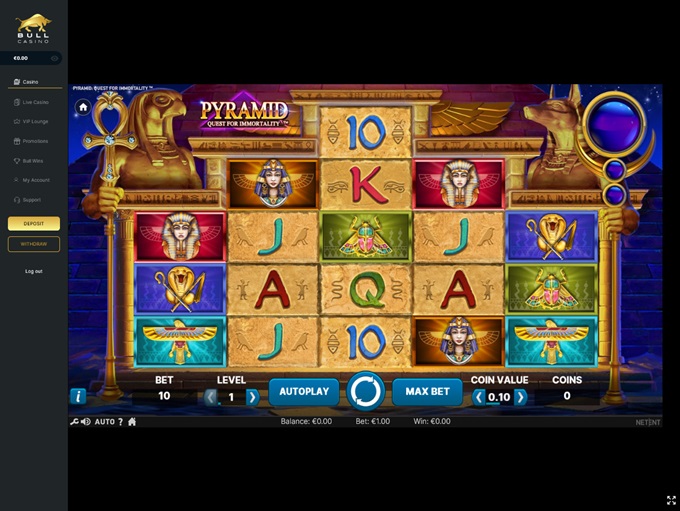The height and width of the screenshot is (511, 680).
Task: View the Promotions page
Action: [35, 141]
